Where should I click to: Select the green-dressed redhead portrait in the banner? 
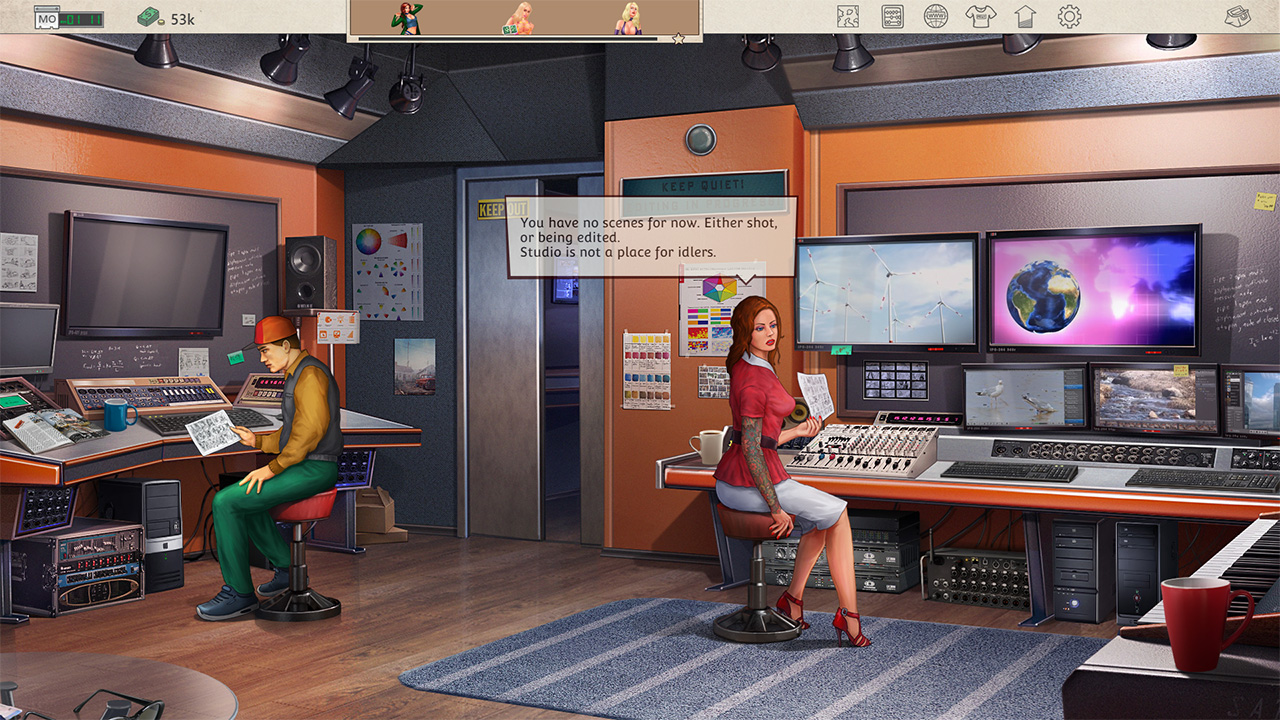404,18
